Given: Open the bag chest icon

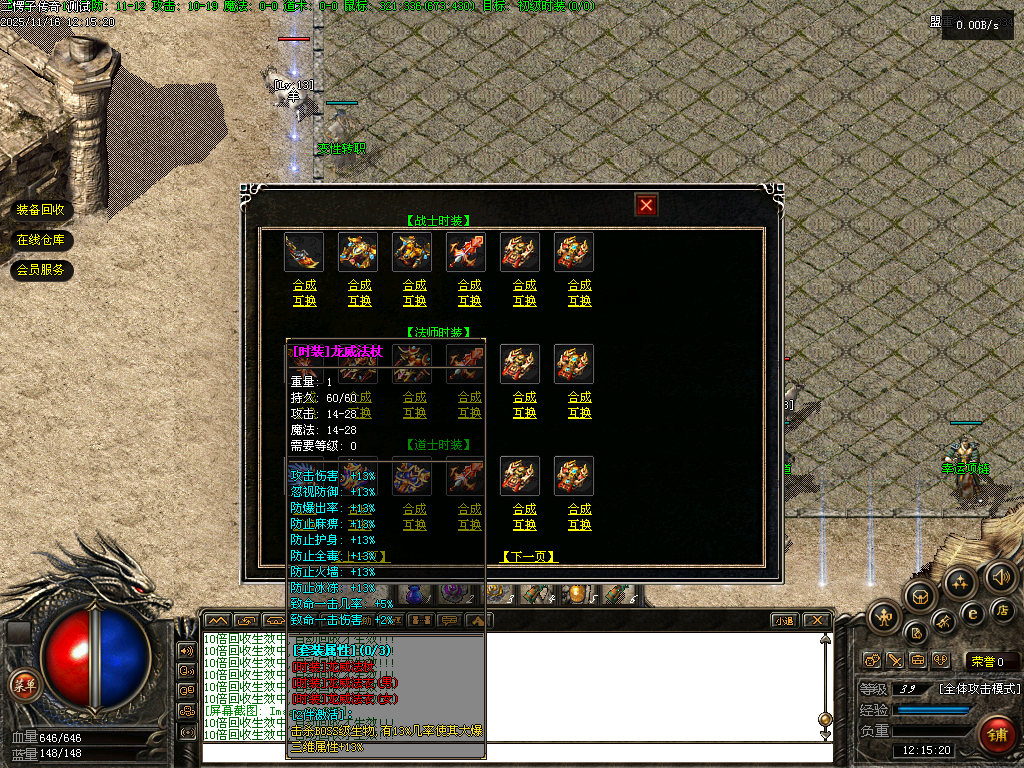Looking at the screenshot, I should click(x=920, y=596).
